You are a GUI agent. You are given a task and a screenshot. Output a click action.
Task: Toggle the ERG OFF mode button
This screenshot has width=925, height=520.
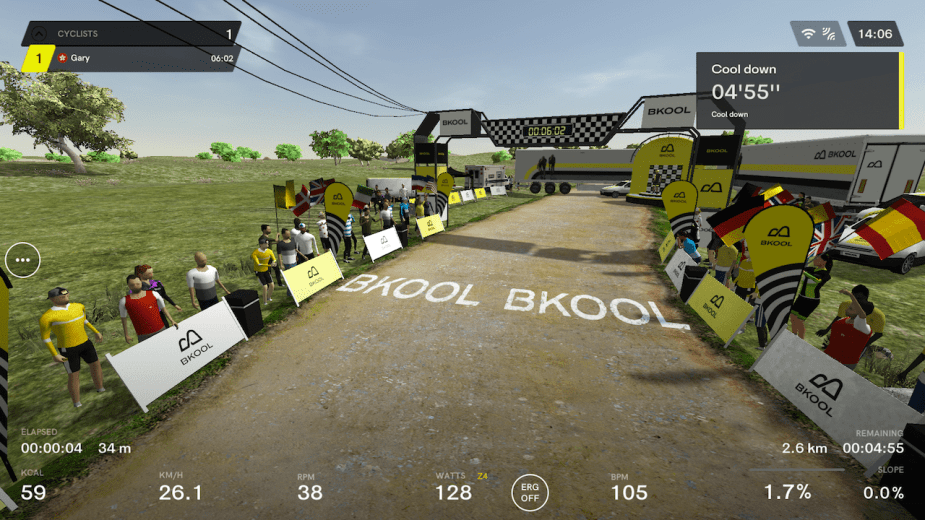530,491
